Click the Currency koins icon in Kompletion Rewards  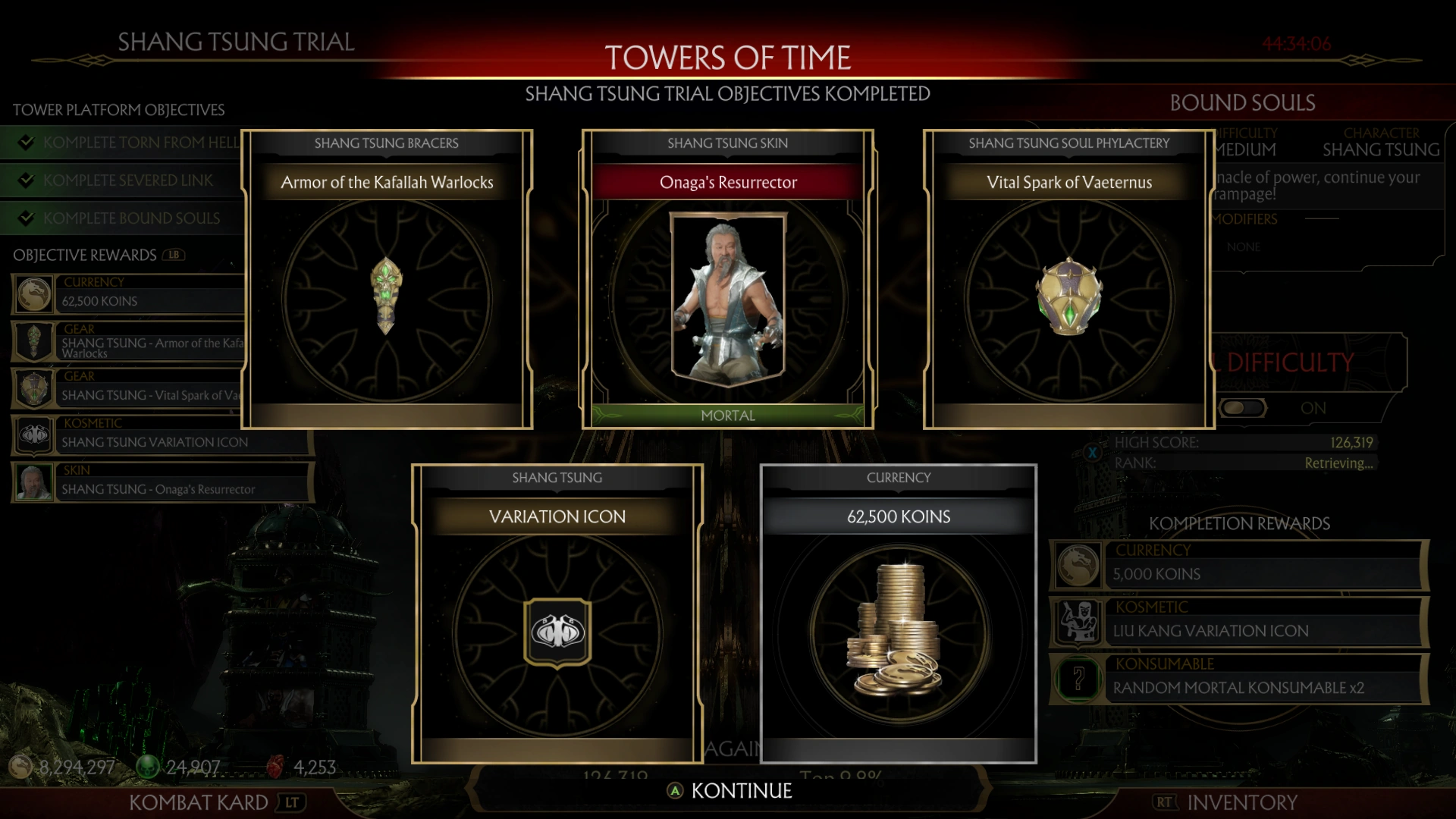tap(1080, 565)
